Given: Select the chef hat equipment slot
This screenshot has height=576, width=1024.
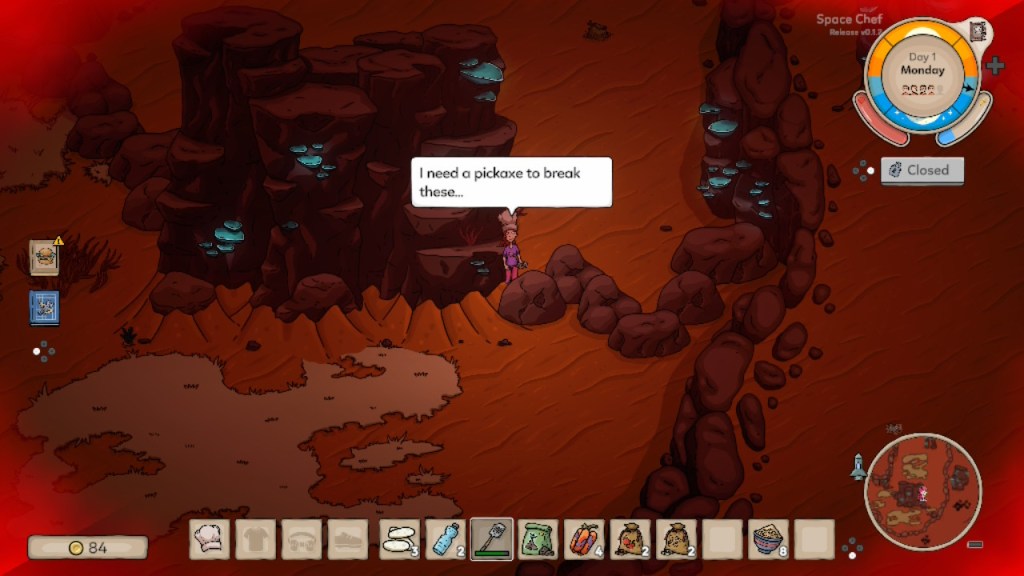Looking at the screenshot, I should (210, 539).
